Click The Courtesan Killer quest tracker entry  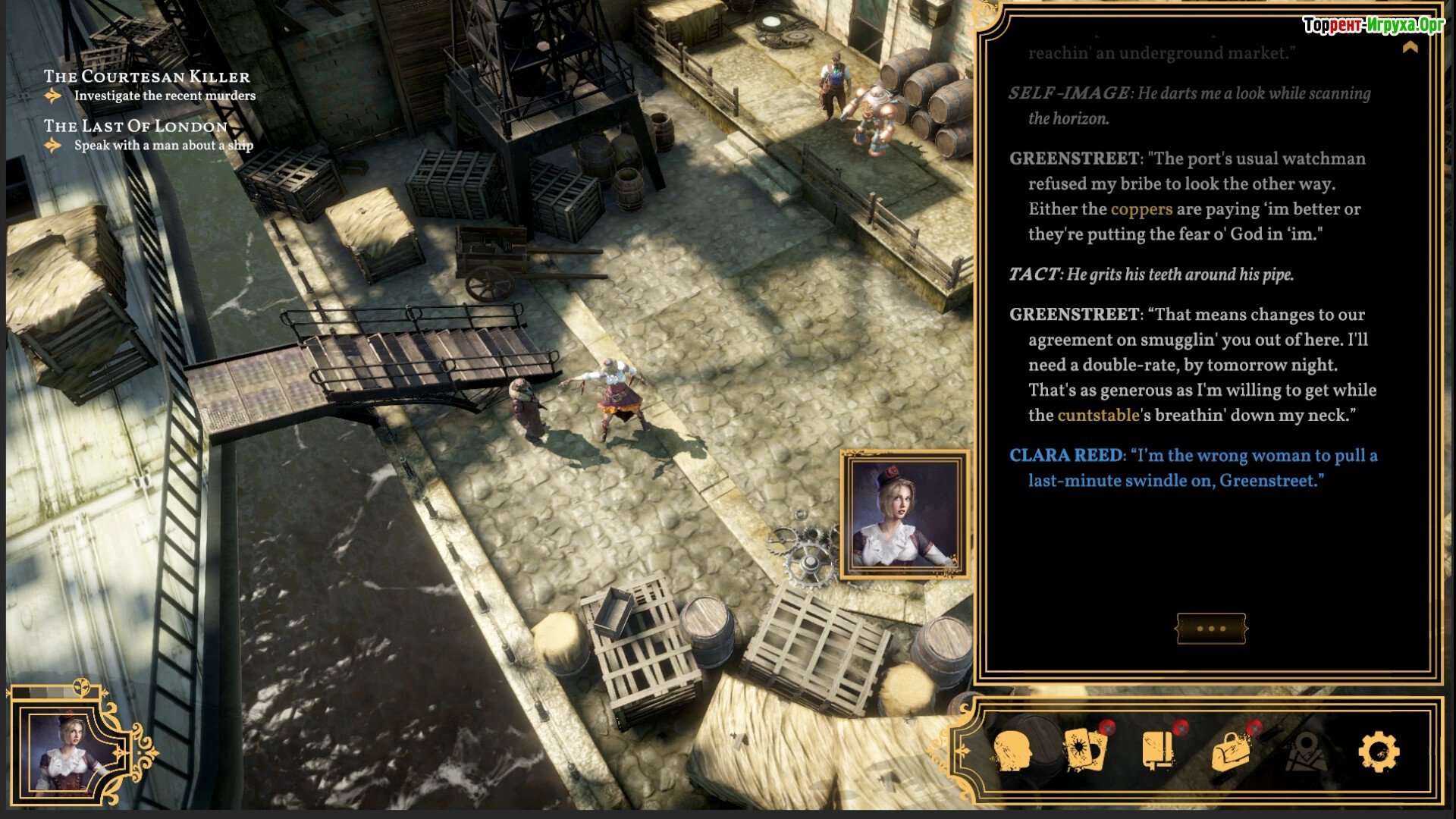(x=146, y=77)
